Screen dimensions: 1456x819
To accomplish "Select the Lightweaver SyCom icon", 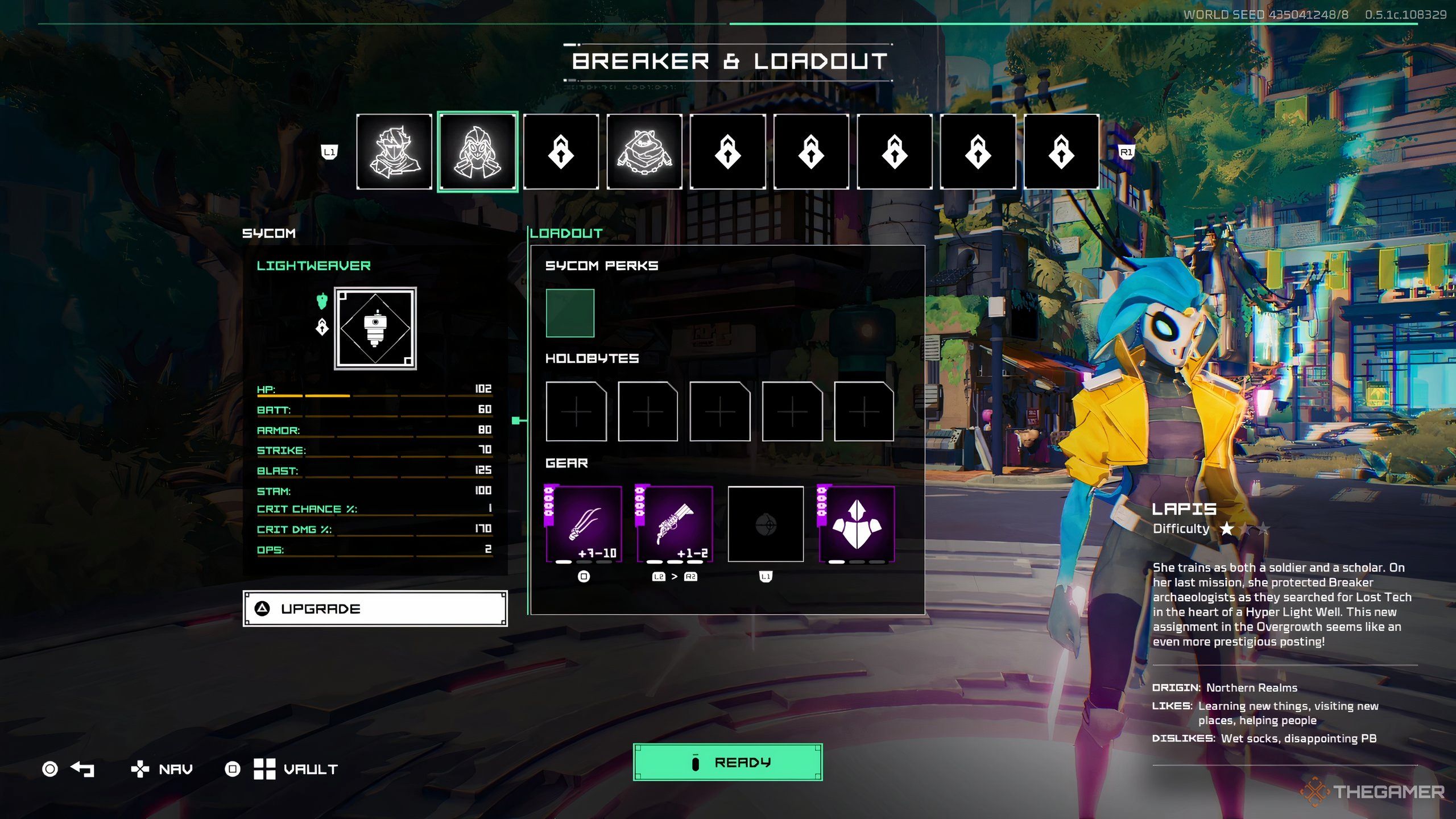I will 375,329.
